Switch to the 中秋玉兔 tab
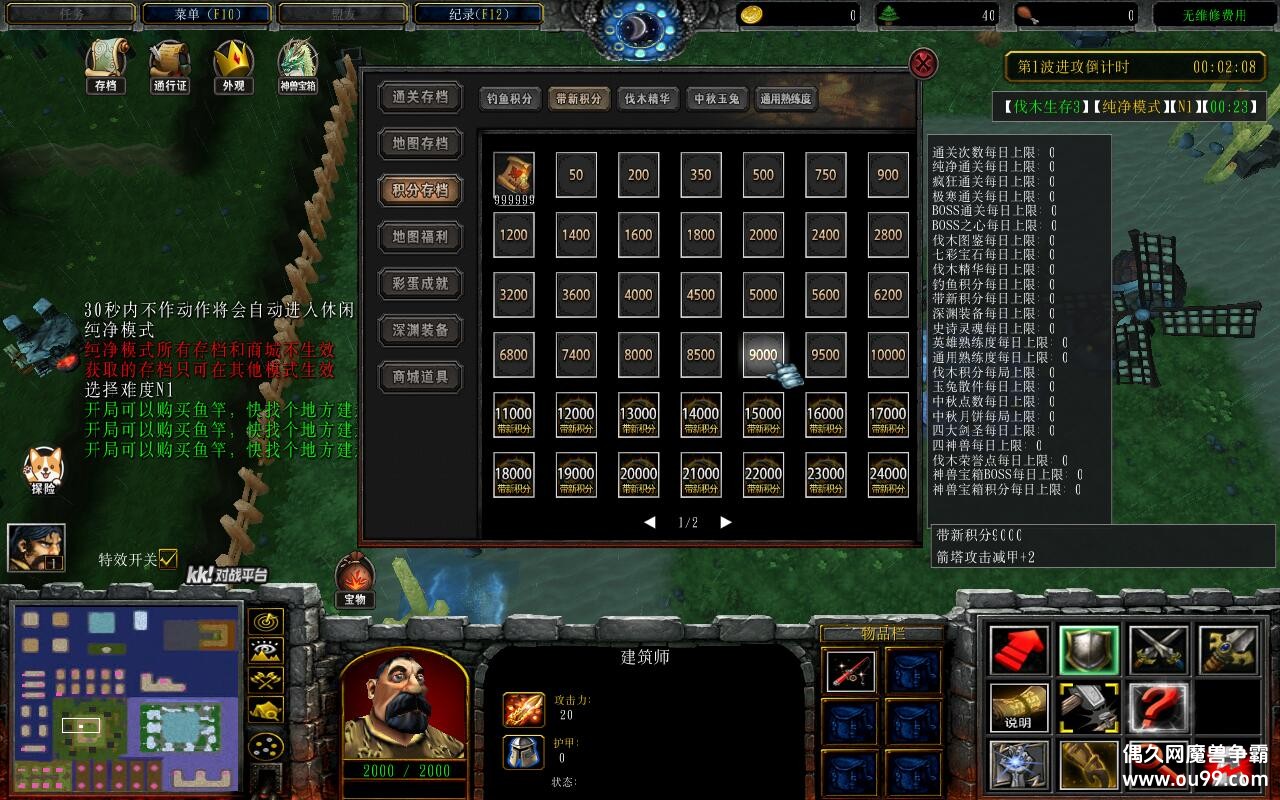This screenshot has height=800, width=1280. click(717, 99)
